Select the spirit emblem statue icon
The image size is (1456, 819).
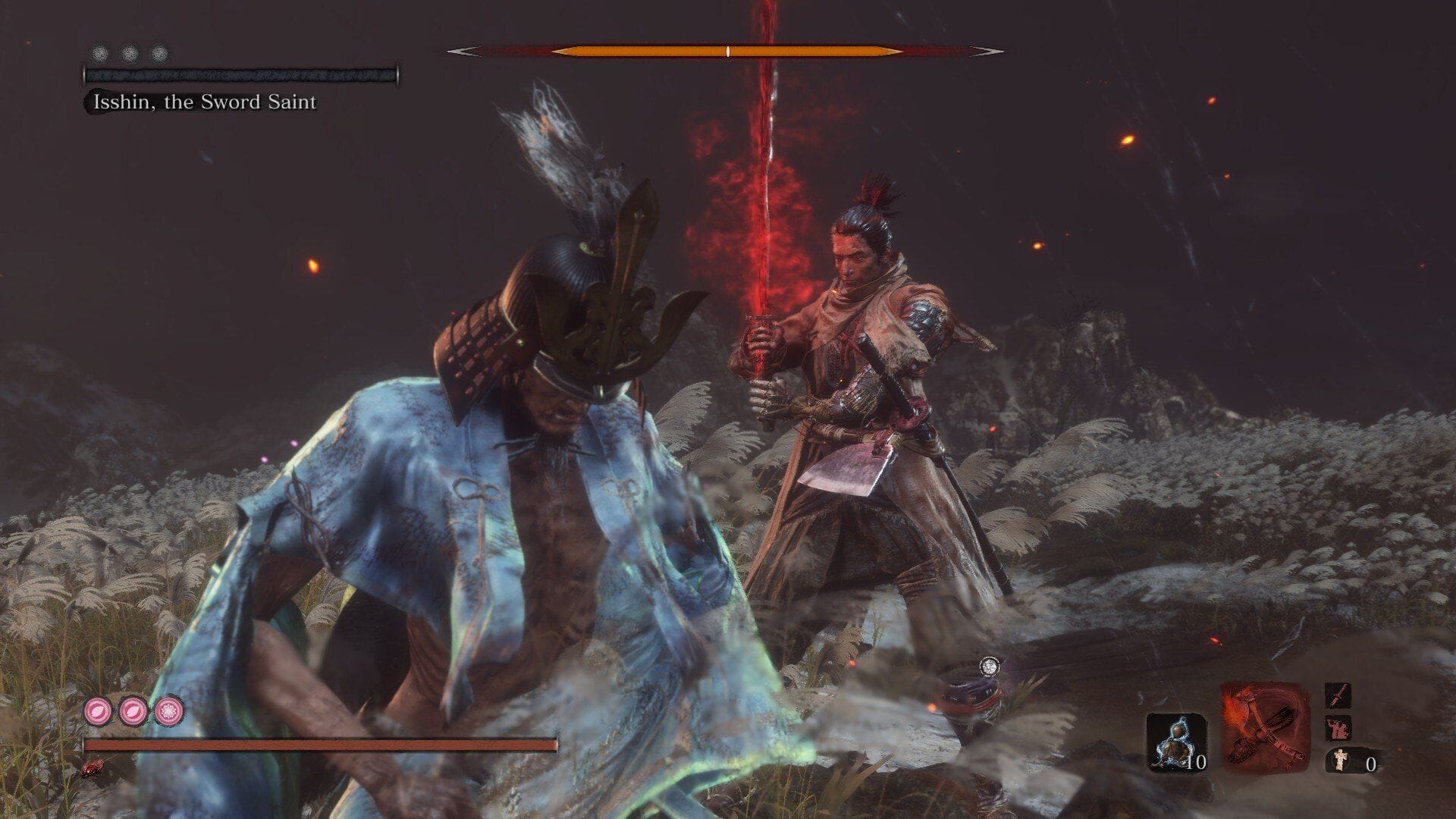(1341, 761)
